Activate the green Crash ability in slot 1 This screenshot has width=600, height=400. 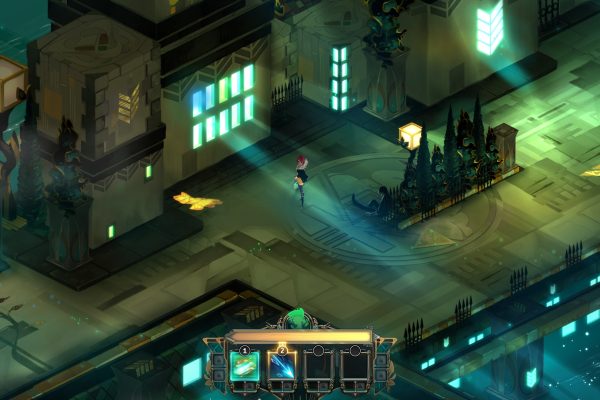(x=245, y=367)
